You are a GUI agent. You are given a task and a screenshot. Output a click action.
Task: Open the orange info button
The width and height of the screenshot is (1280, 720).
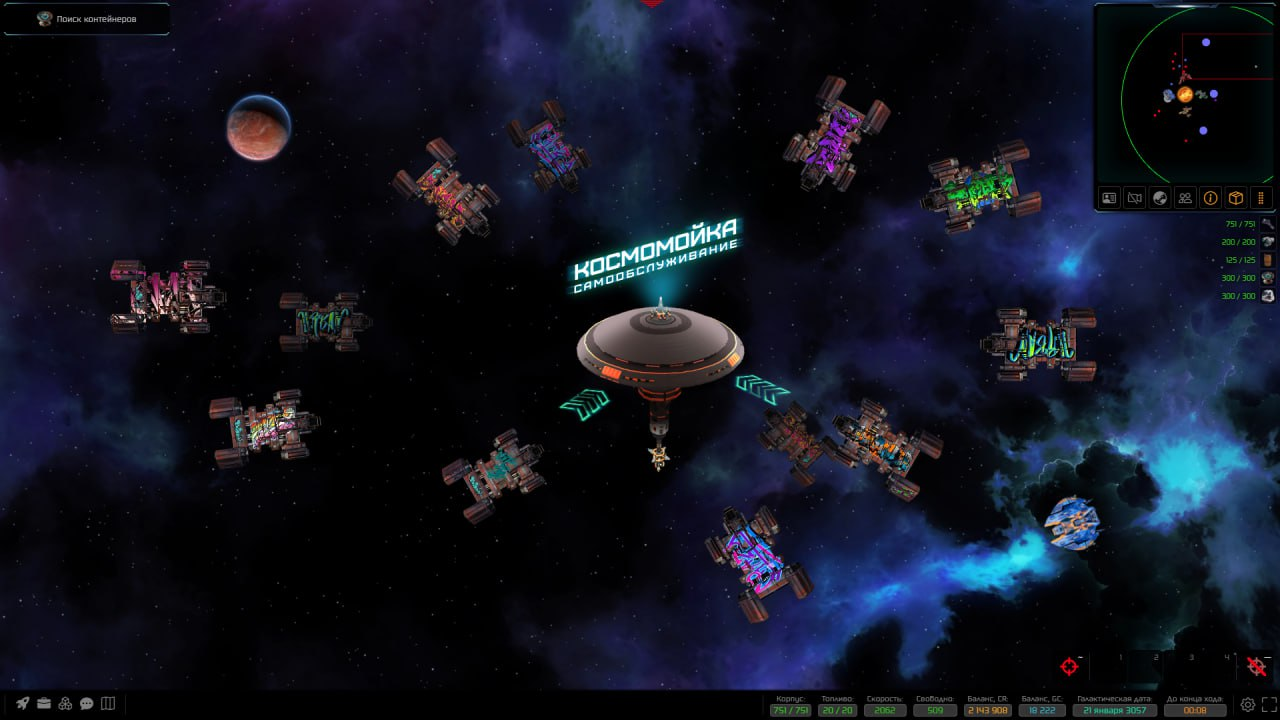click(x=1210, y=198)
